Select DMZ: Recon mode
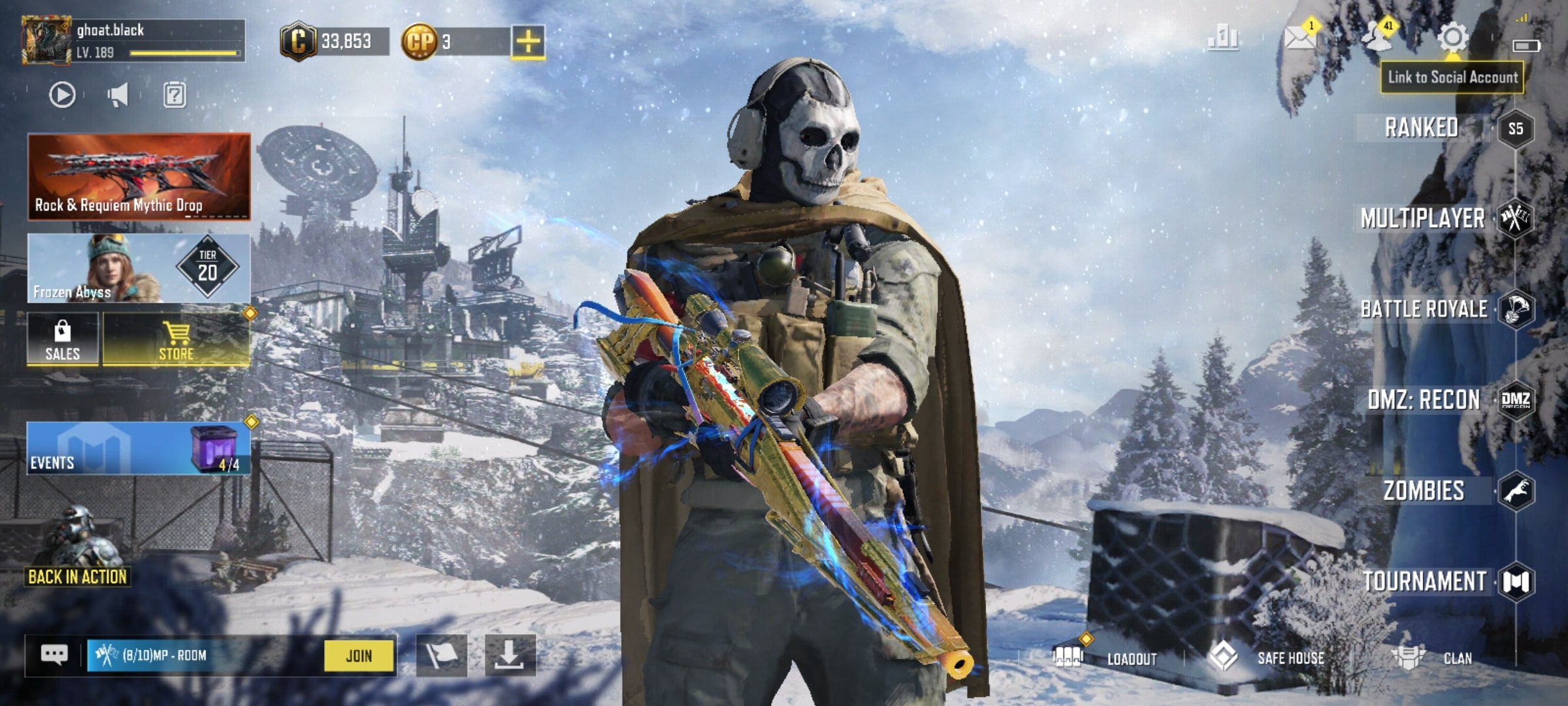The image size is (1568, 706). [1424, 399]
